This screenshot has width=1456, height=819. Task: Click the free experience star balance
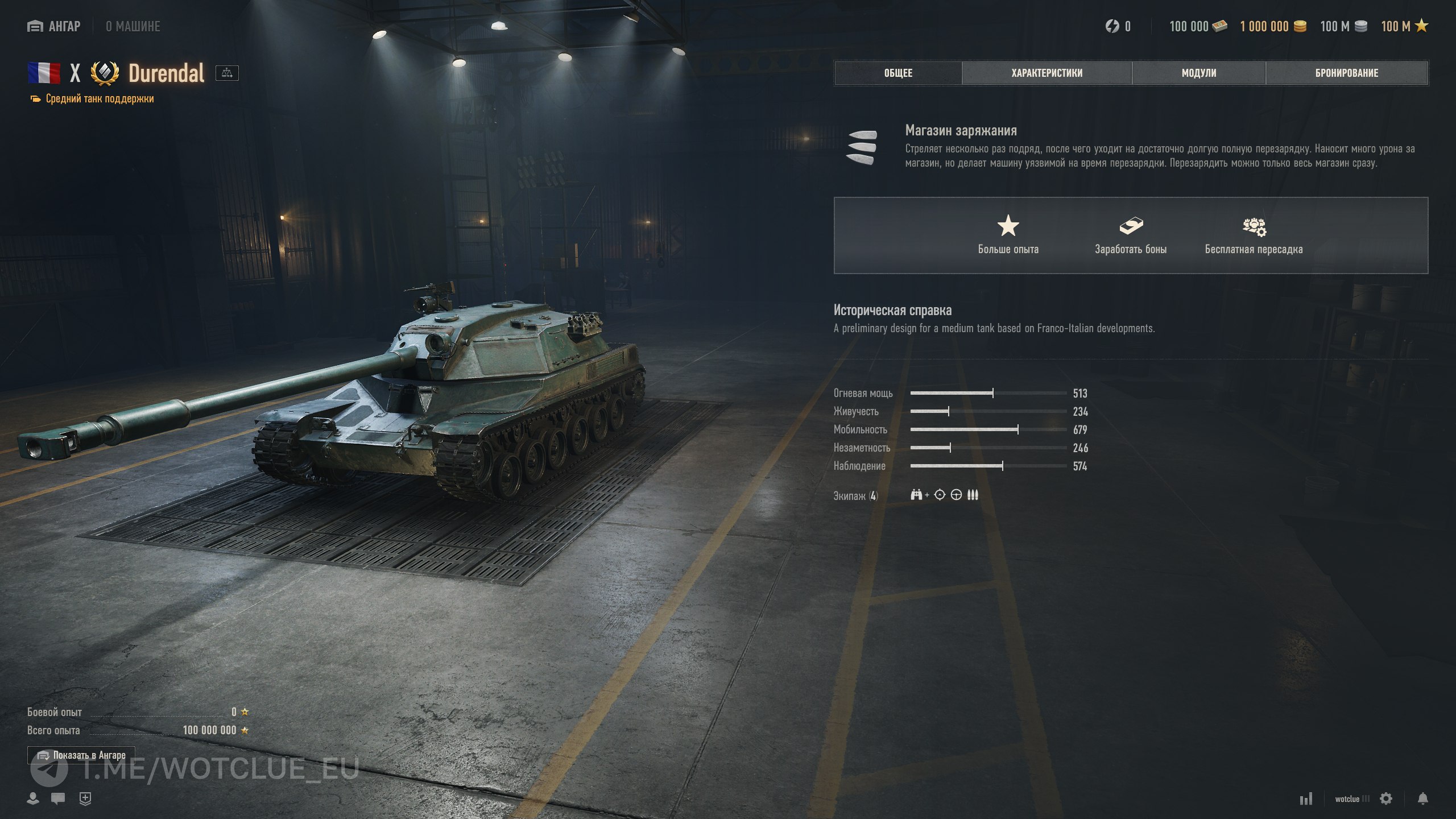coord(1404,26)
